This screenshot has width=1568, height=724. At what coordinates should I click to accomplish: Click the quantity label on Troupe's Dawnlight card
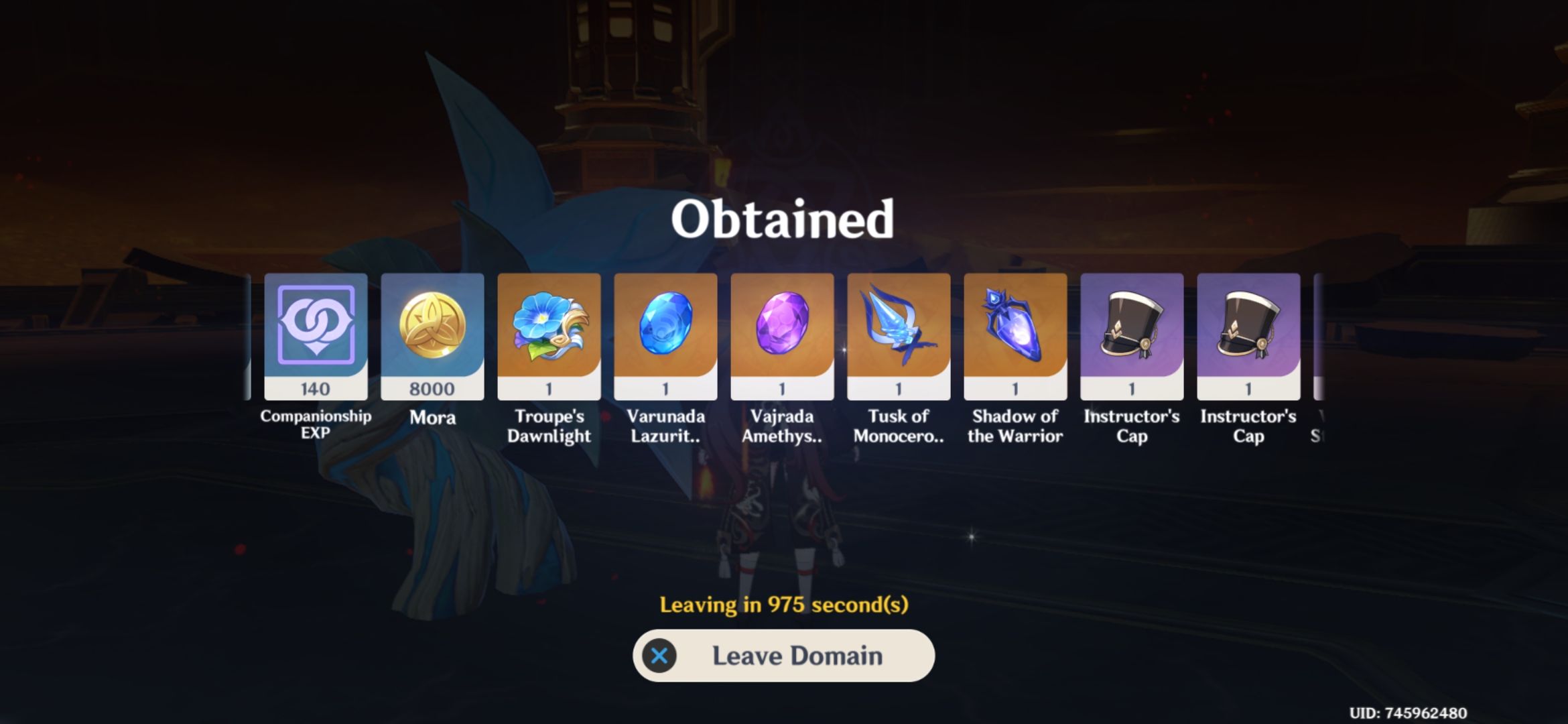[548, 387]
